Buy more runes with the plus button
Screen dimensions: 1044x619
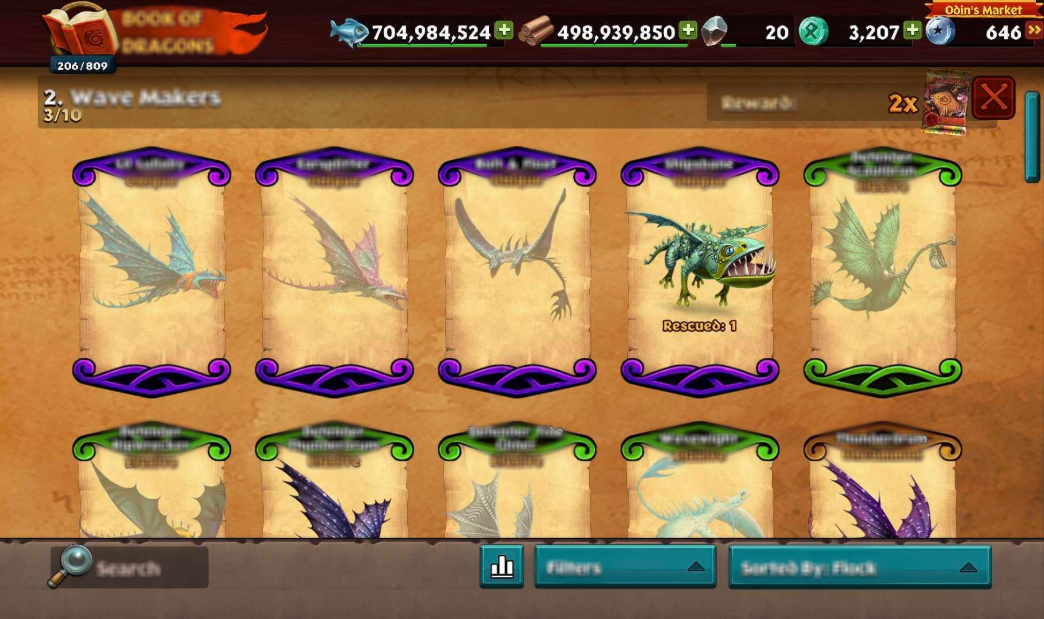pyautogui.click(x=912, y=31)
